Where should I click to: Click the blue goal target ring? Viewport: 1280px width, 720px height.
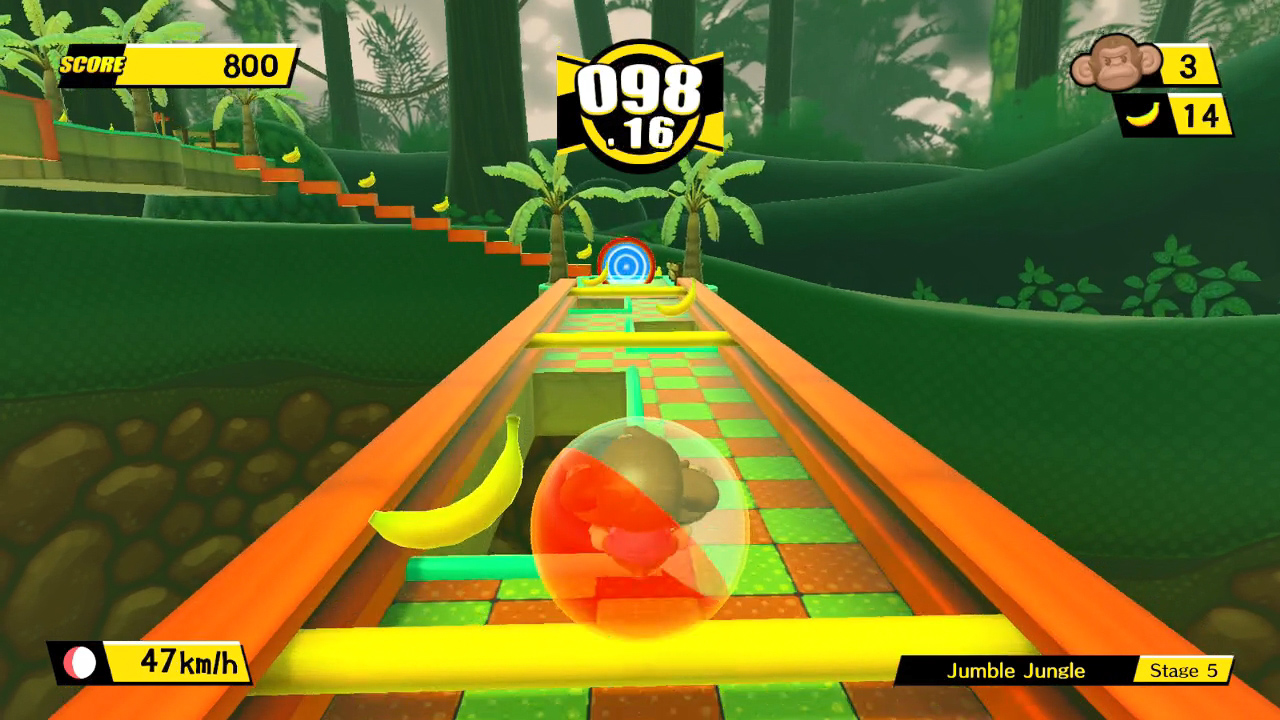(x=625, y=262)
